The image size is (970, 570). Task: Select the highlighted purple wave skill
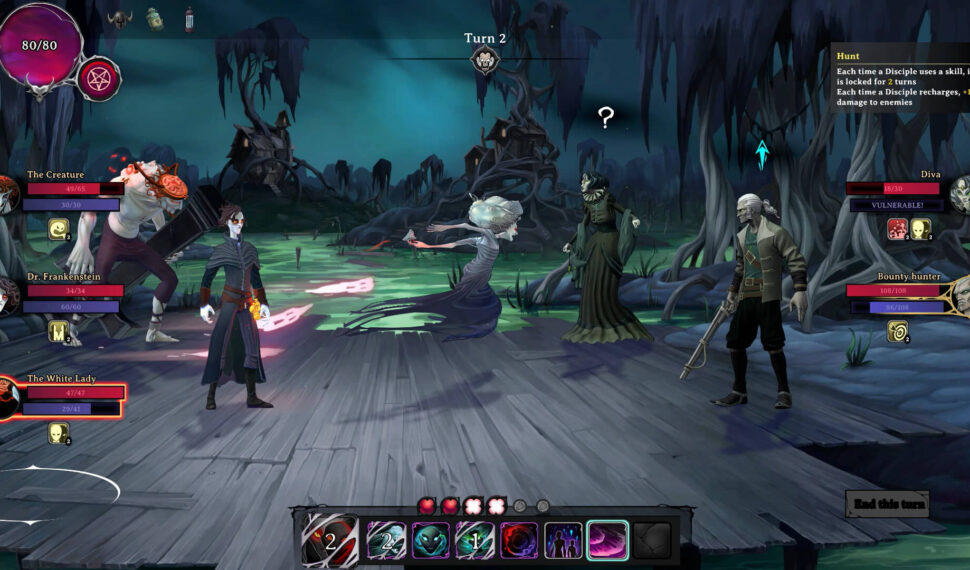(x=607, y=541)
